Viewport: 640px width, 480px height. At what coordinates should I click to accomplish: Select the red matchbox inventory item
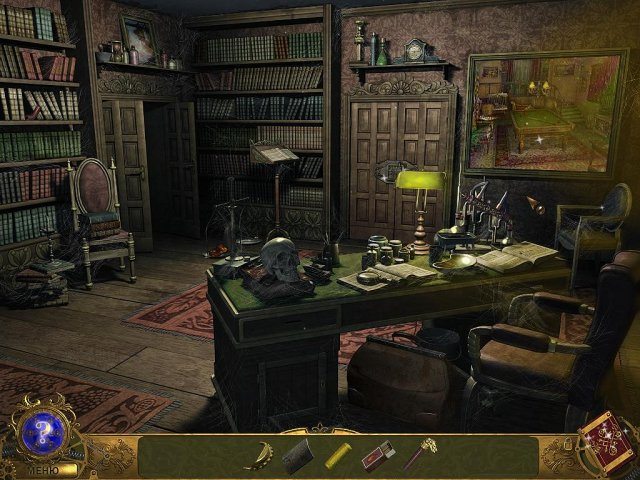coord(378,456)
